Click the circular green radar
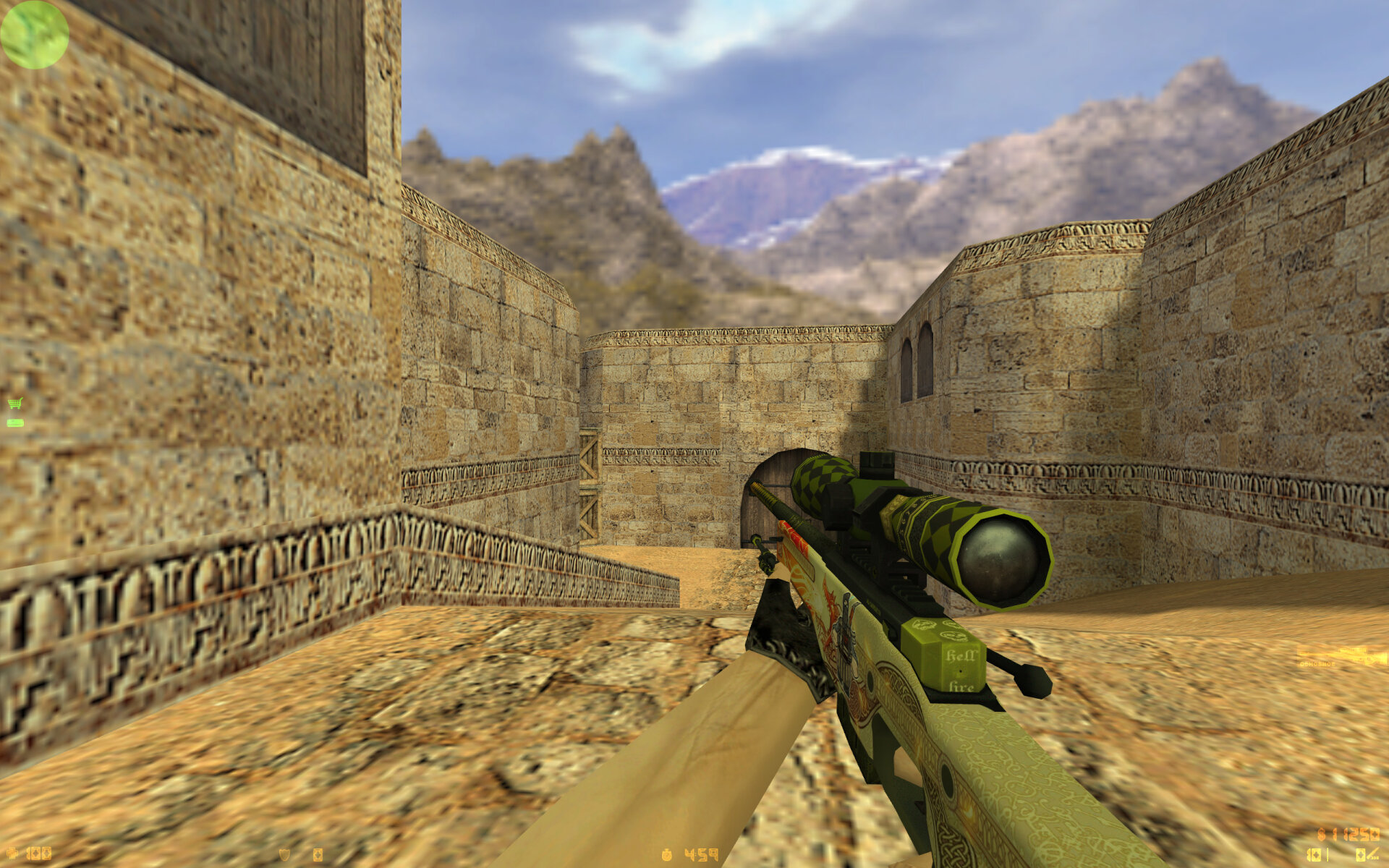 [34, 34]
